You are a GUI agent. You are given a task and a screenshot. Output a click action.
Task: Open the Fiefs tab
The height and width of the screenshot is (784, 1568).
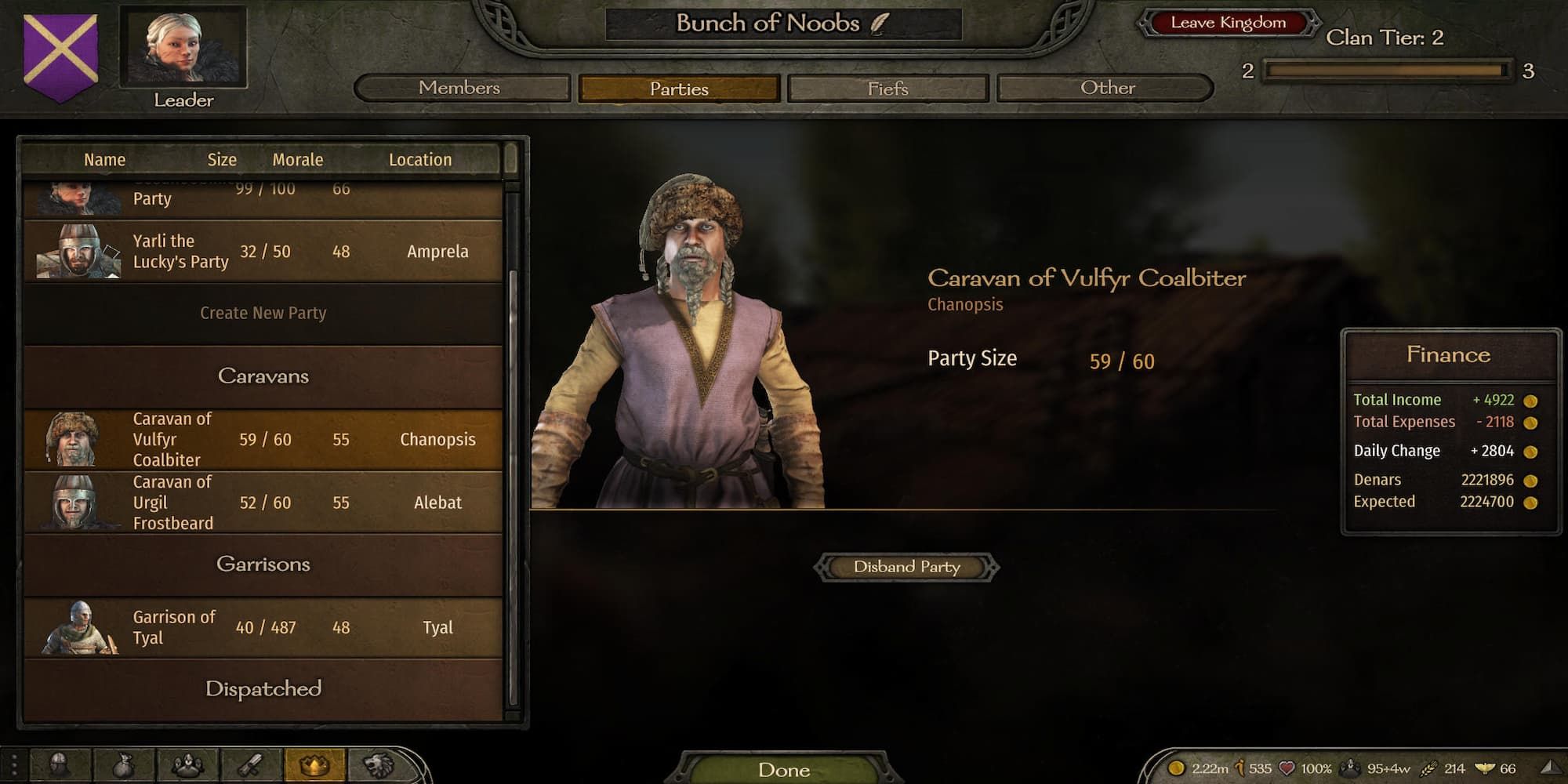point(887,89)
